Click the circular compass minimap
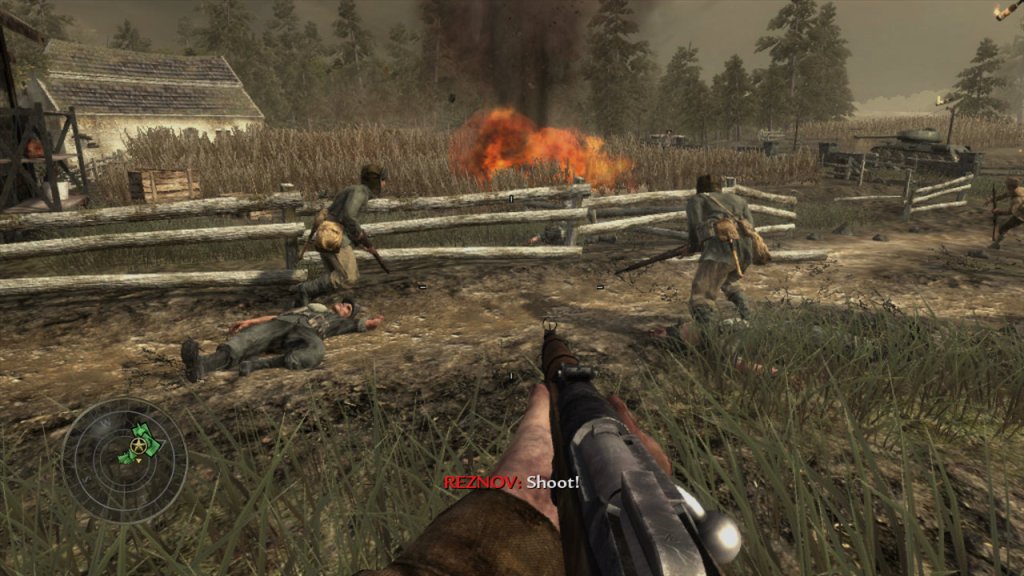 [125, 459]
